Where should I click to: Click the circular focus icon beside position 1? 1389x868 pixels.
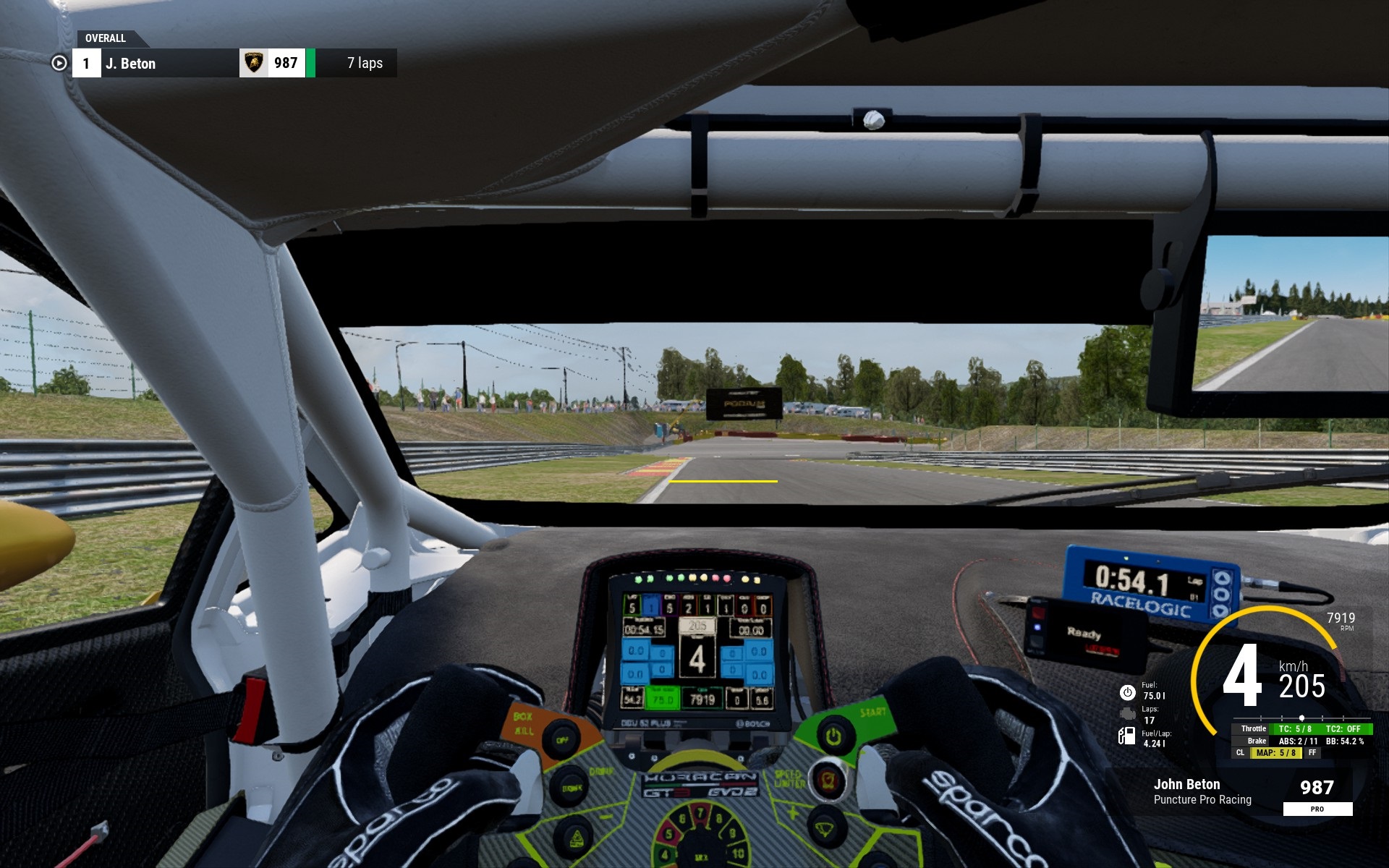pos(59,64)
